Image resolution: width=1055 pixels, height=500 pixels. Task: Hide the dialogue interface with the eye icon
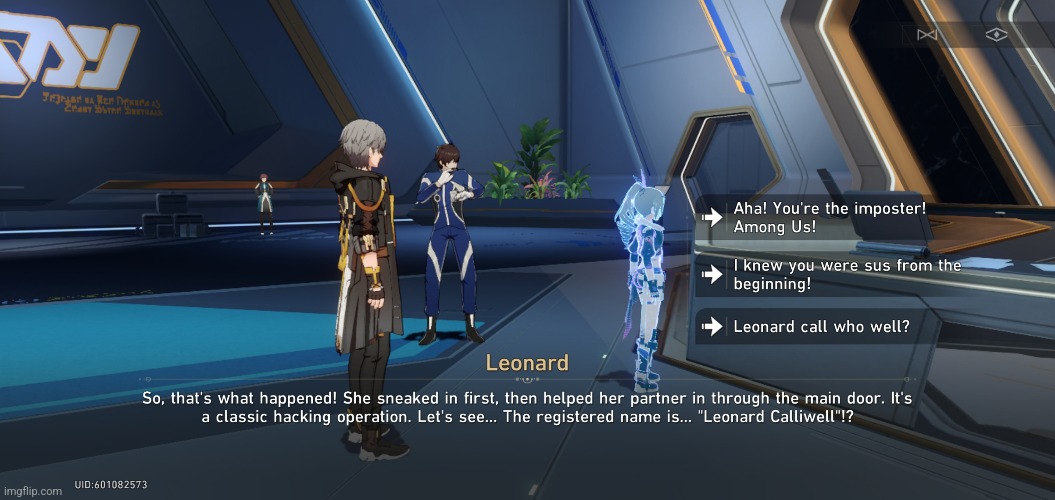[x=995, y=35]
